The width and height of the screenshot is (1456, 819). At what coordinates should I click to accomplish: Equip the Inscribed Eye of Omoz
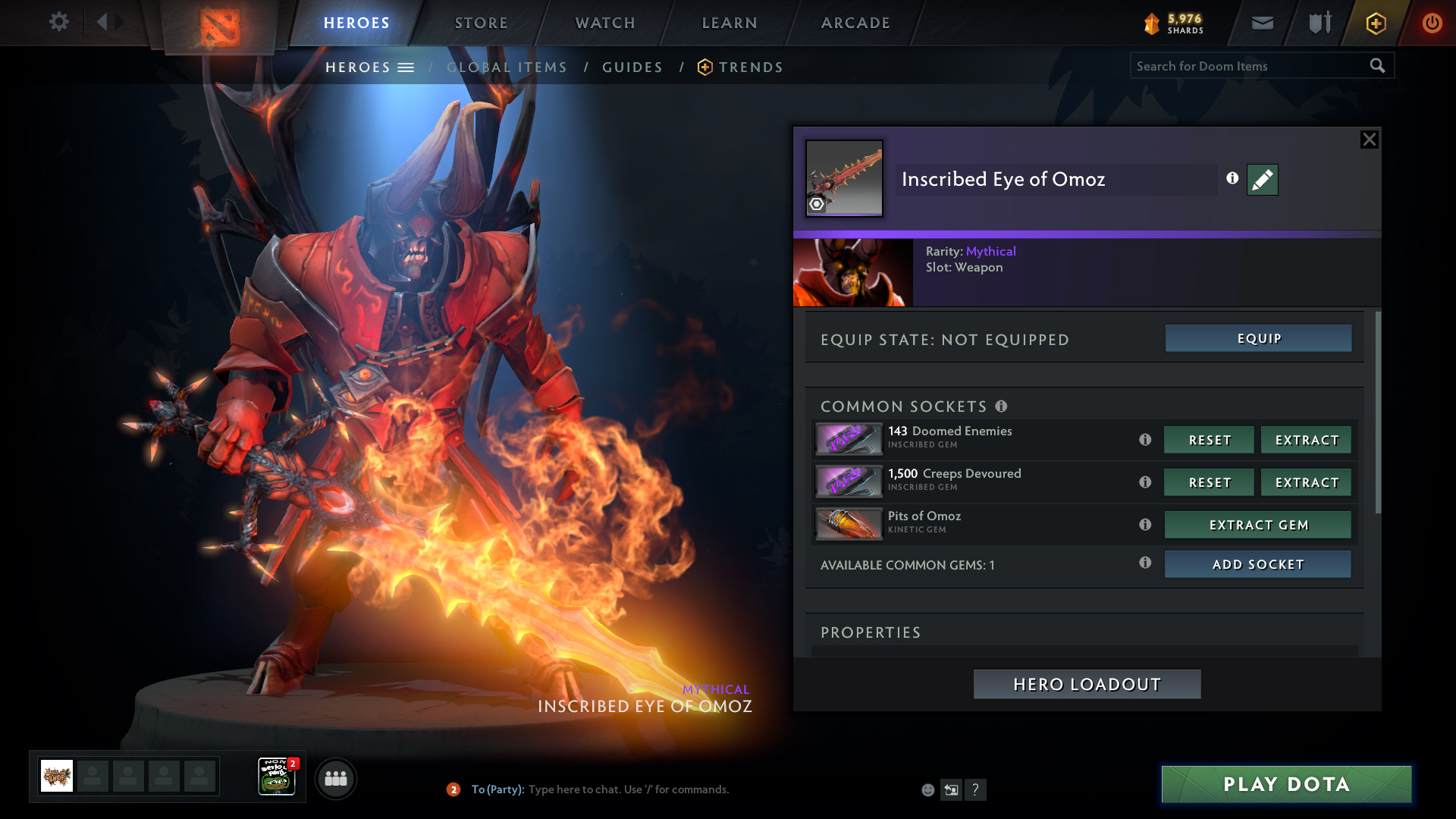(1258, 338)
